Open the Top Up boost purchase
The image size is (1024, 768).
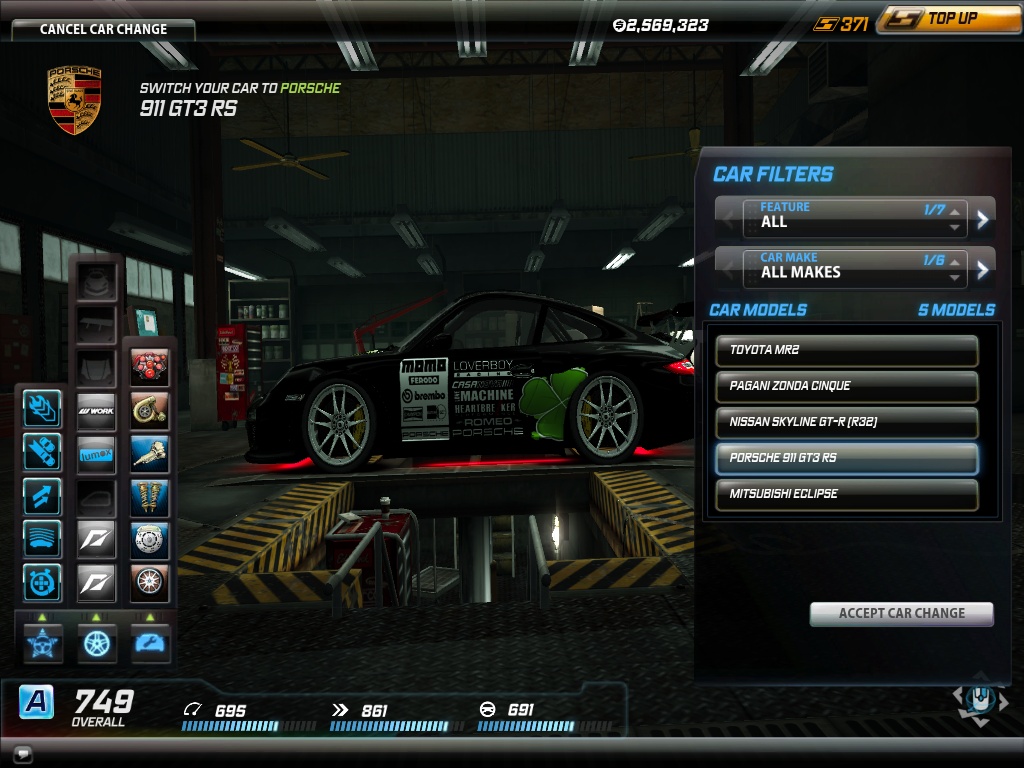(x=949, y=19)
